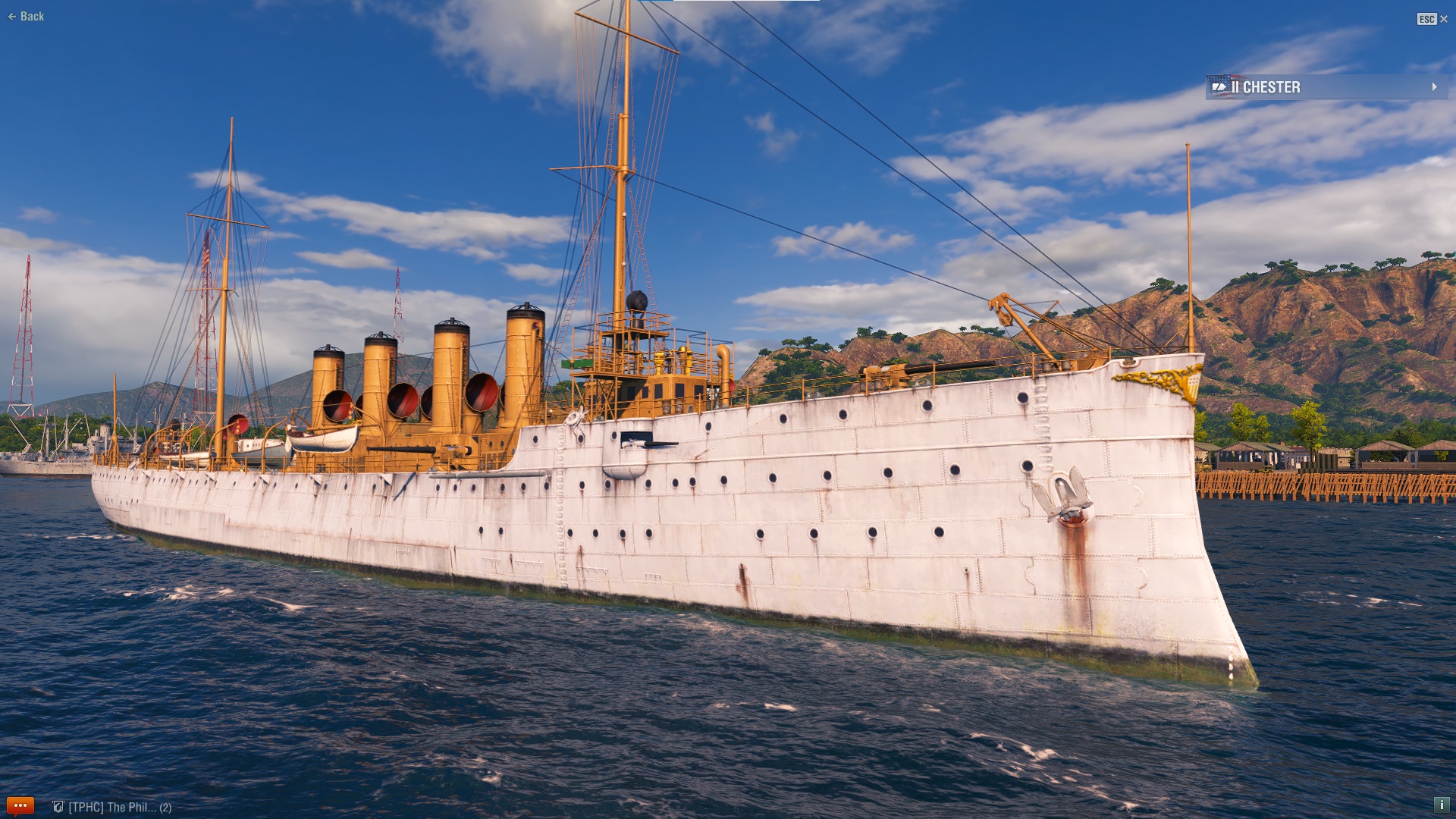Open the [TPHC] clan chat channel

point(112,807)
